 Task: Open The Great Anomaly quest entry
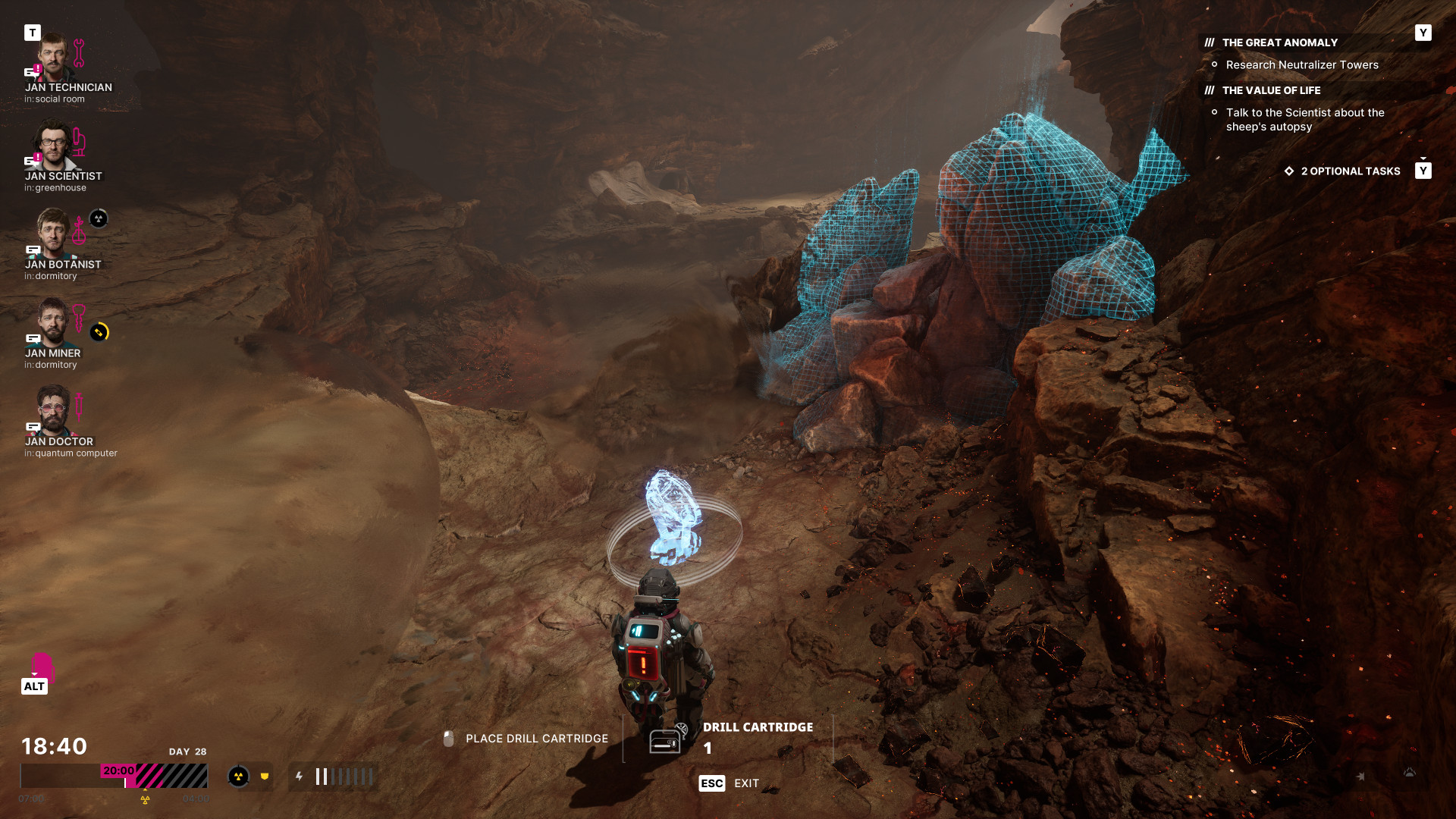[1279, 43]
